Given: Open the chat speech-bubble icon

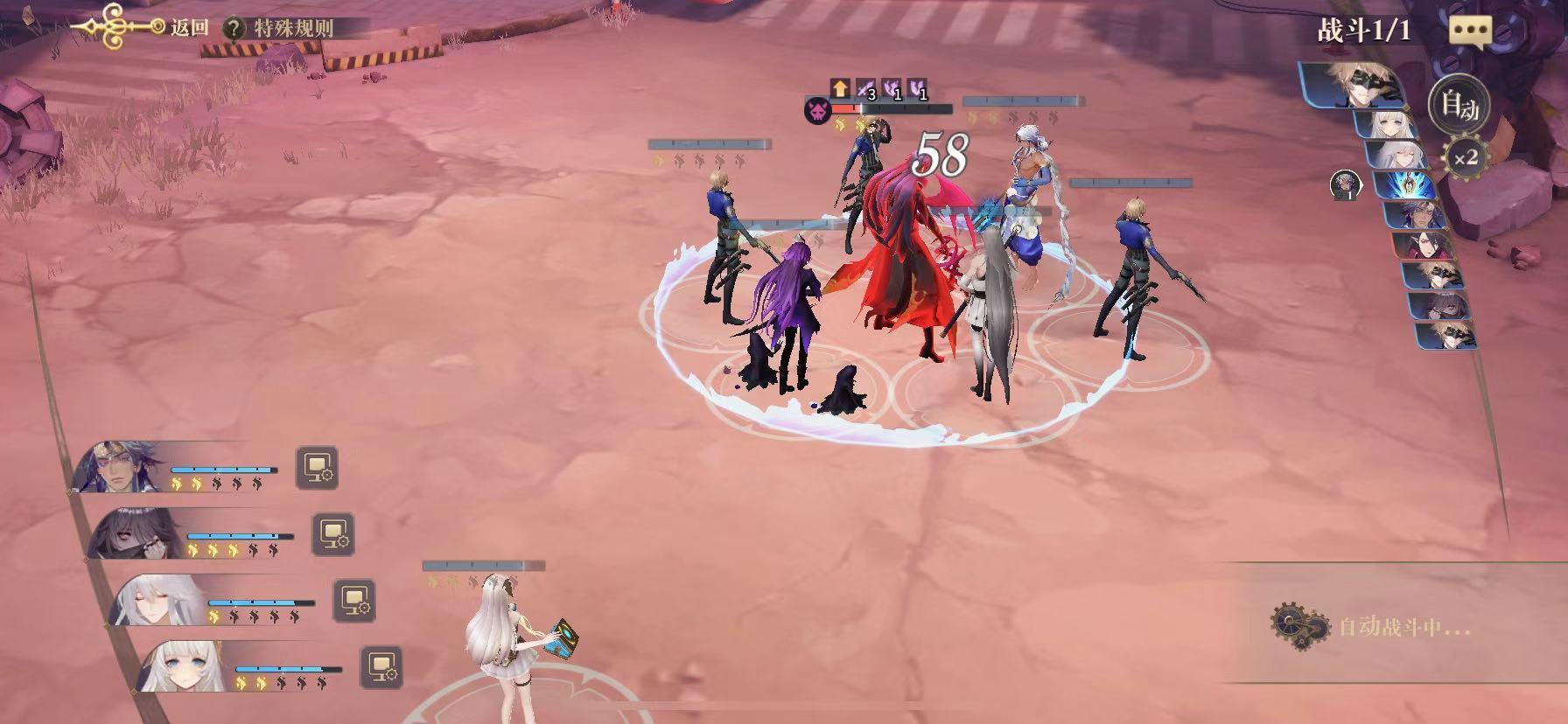Looking at the screenshot, I should (x=1470, y=32).
